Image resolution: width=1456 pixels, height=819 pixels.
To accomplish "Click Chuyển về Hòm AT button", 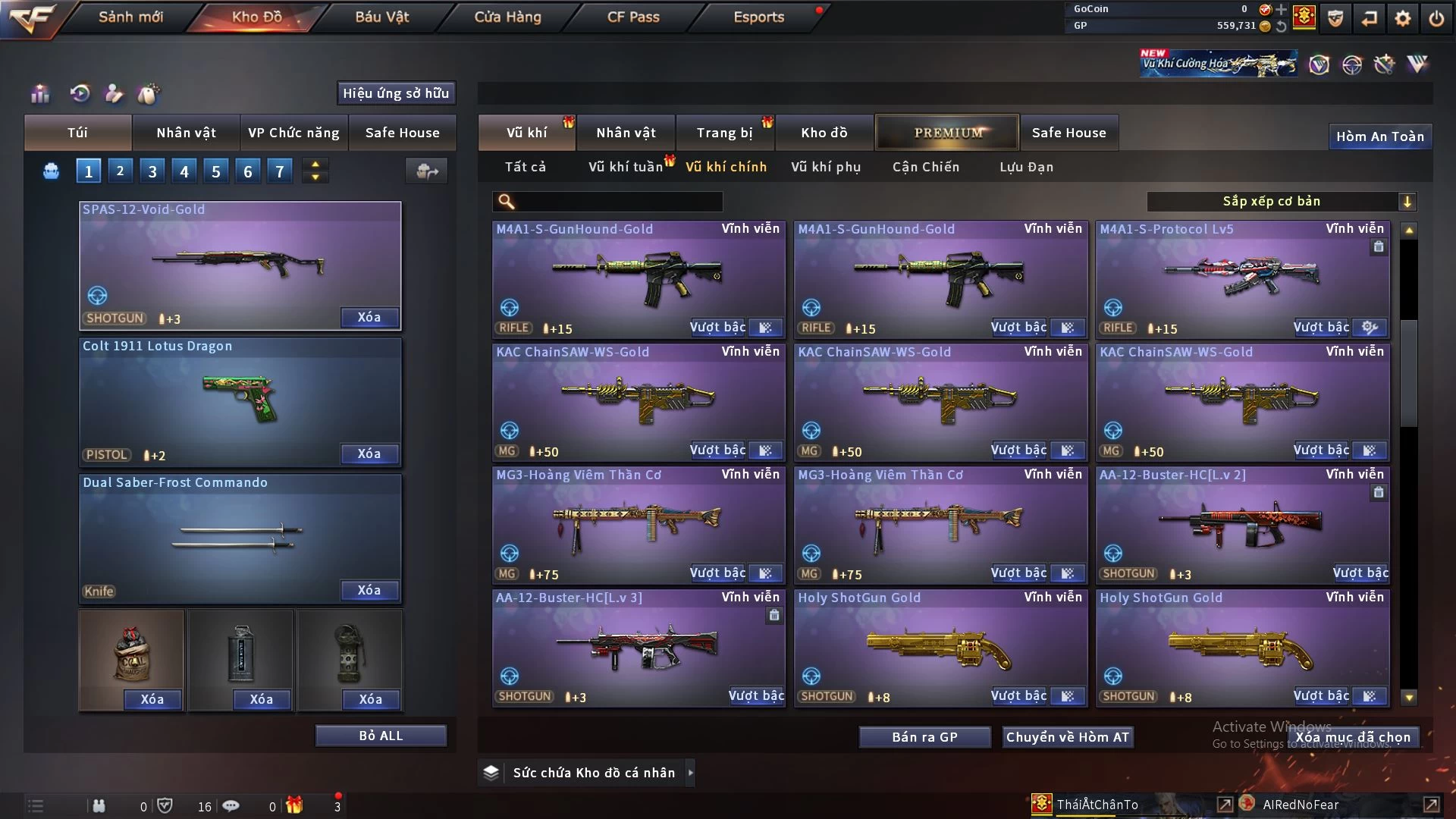I will coord(1068,737).
